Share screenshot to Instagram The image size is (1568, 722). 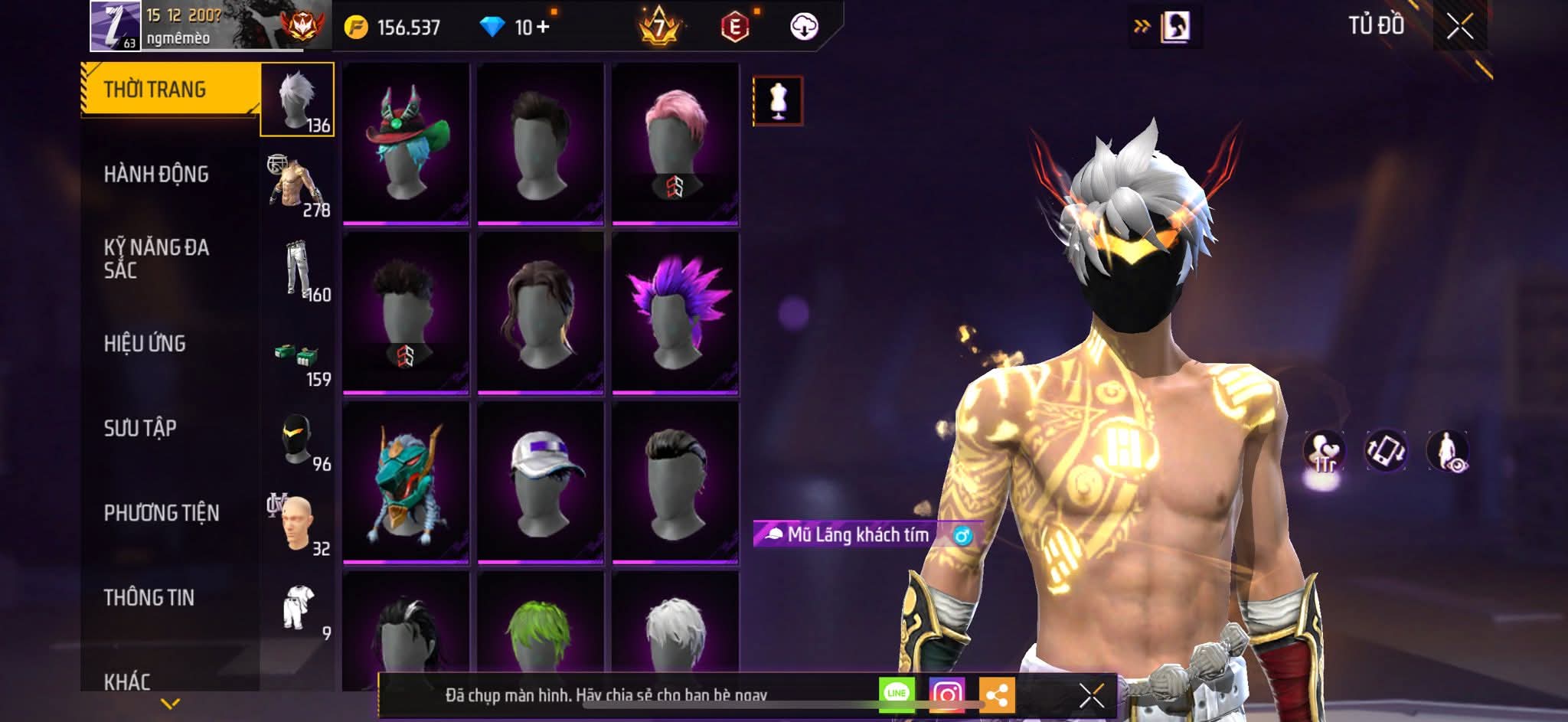[x=946, y=694]
